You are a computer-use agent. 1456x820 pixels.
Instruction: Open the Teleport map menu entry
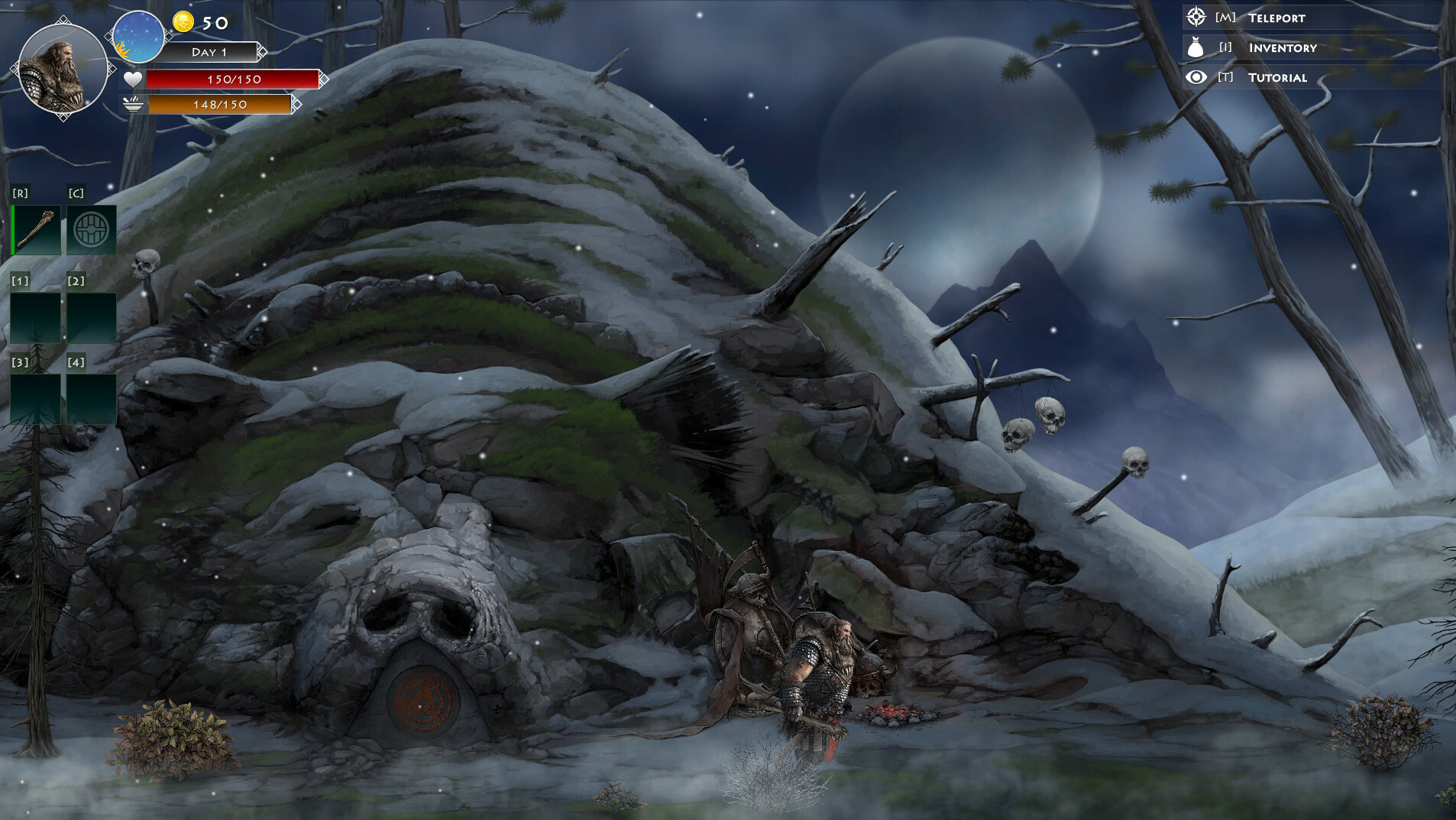click(1278, 17)
